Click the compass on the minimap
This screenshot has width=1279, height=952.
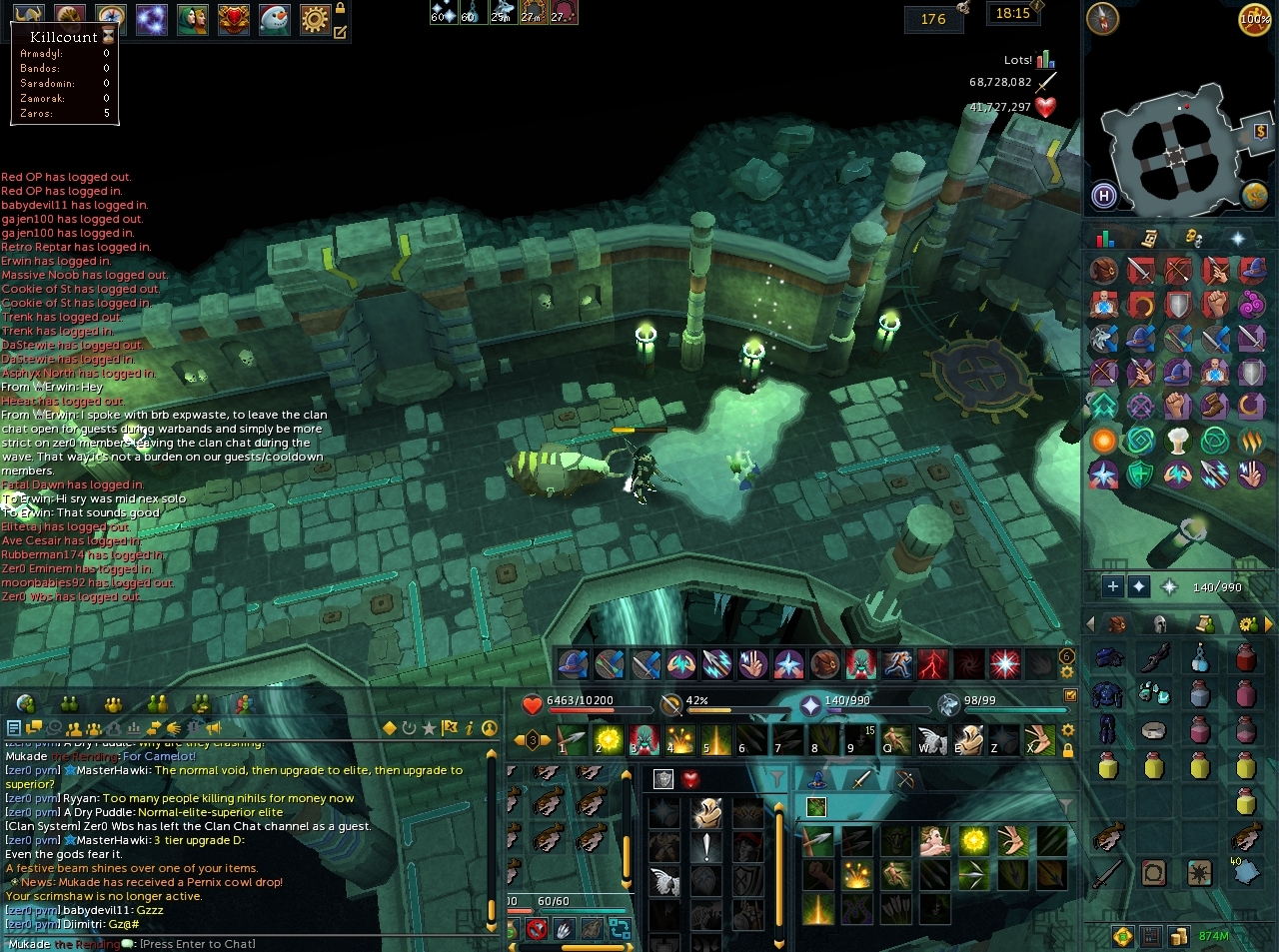(1103, 19)
